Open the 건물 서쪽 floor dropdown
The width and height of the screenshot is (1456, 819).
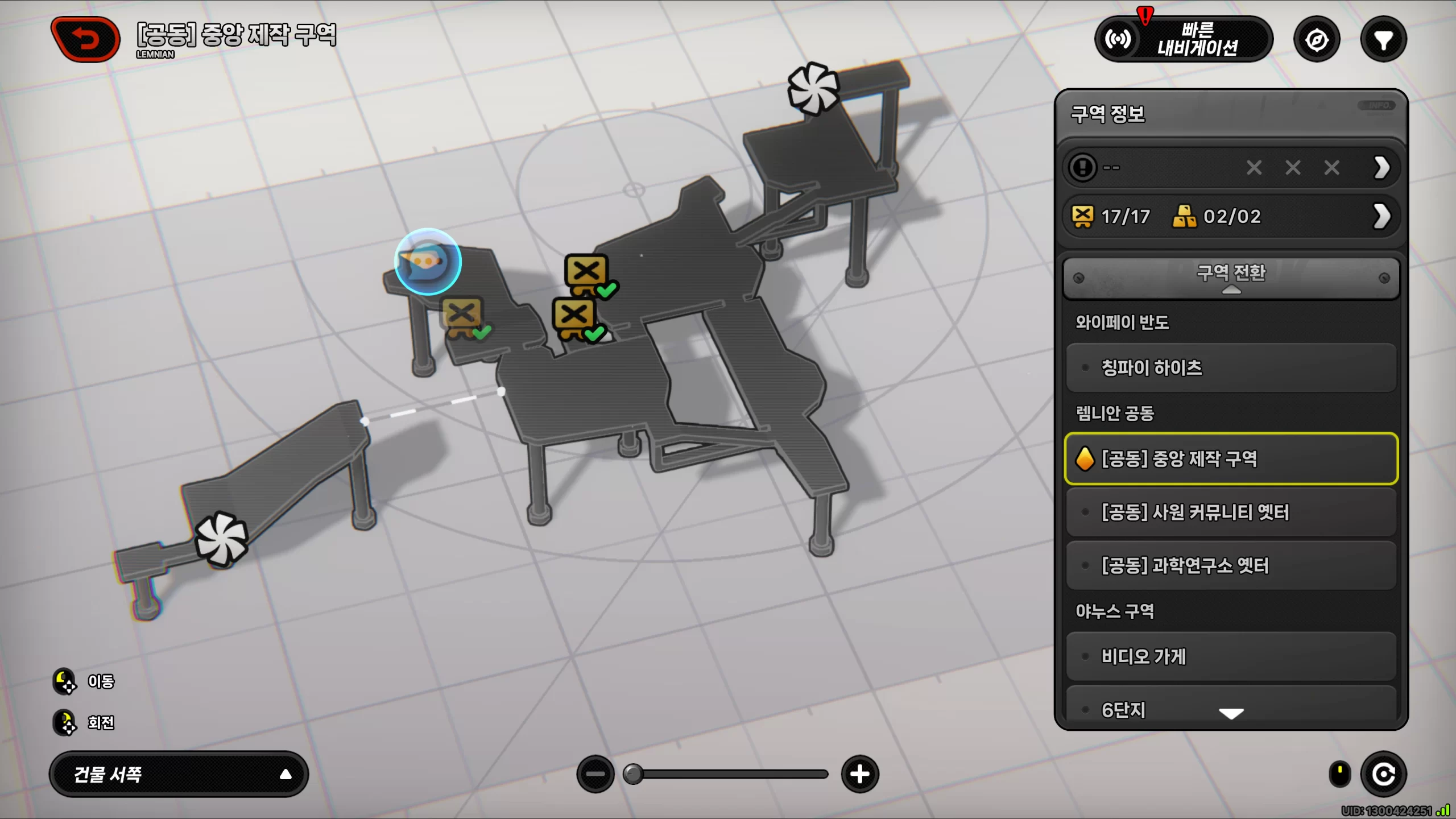tap(179, 774)
